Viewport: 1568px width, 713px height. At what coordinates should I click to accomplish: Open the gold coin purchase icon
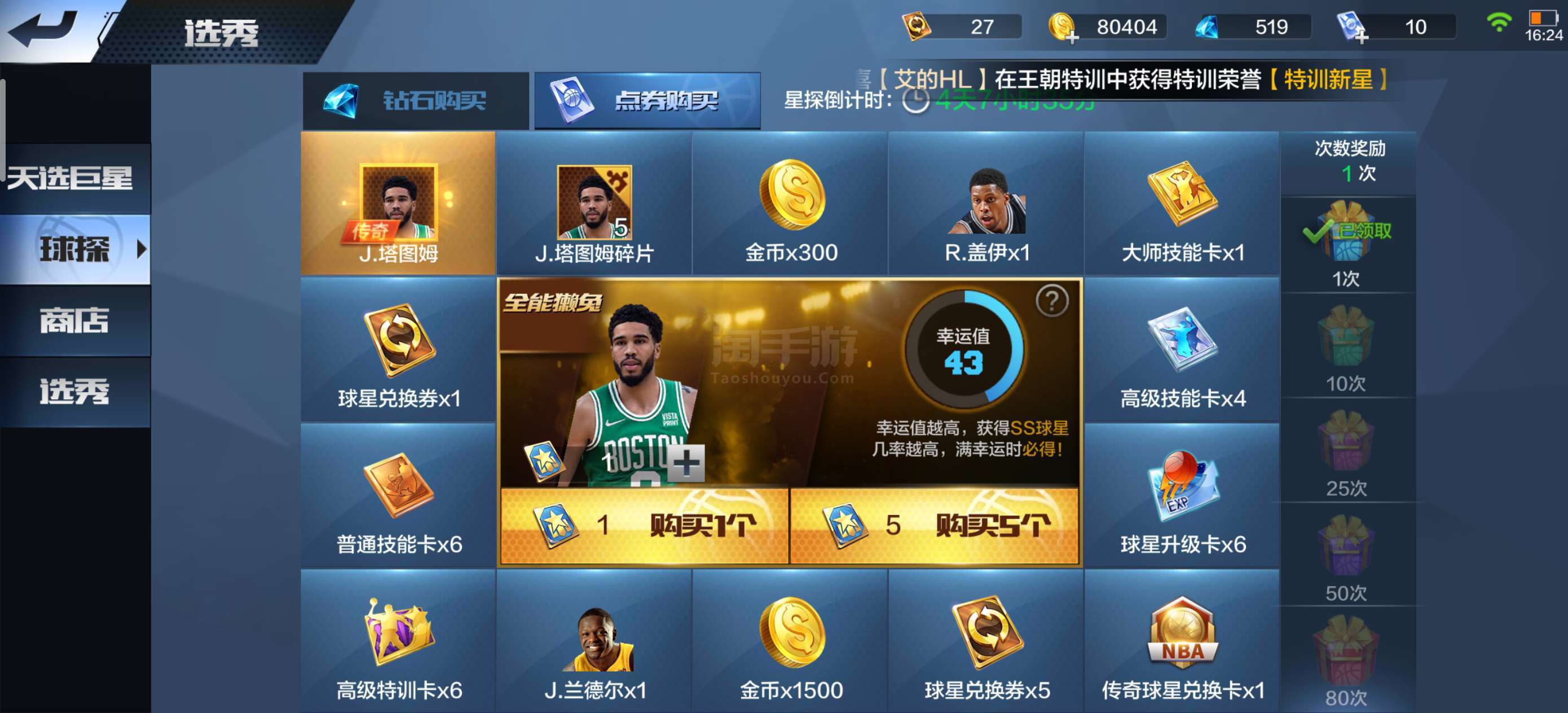point(1060,26)
